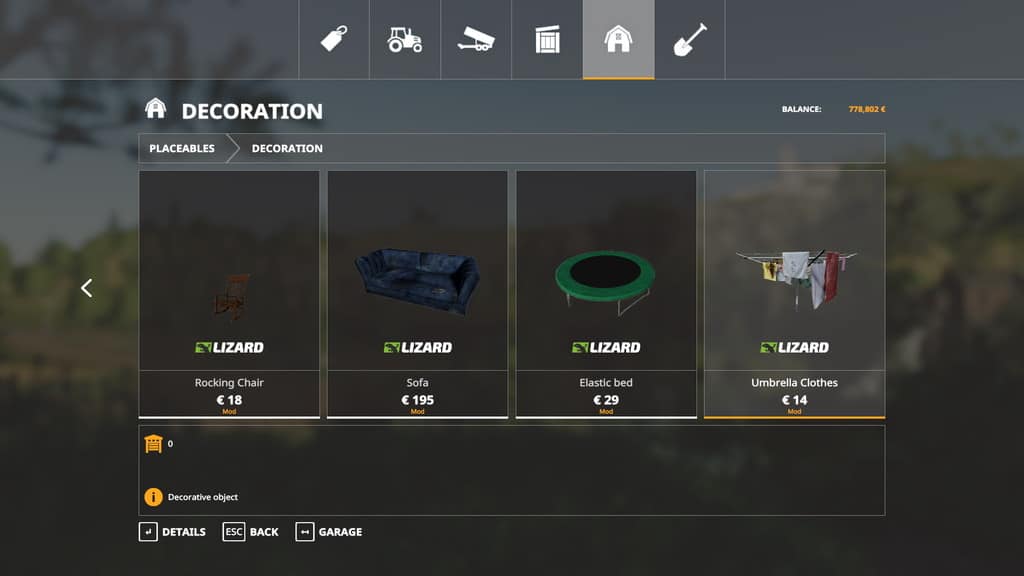Viewport: 1024px width, 576px height.
Task: Switch to the barn placeables tab
Action: click(619, 39)
